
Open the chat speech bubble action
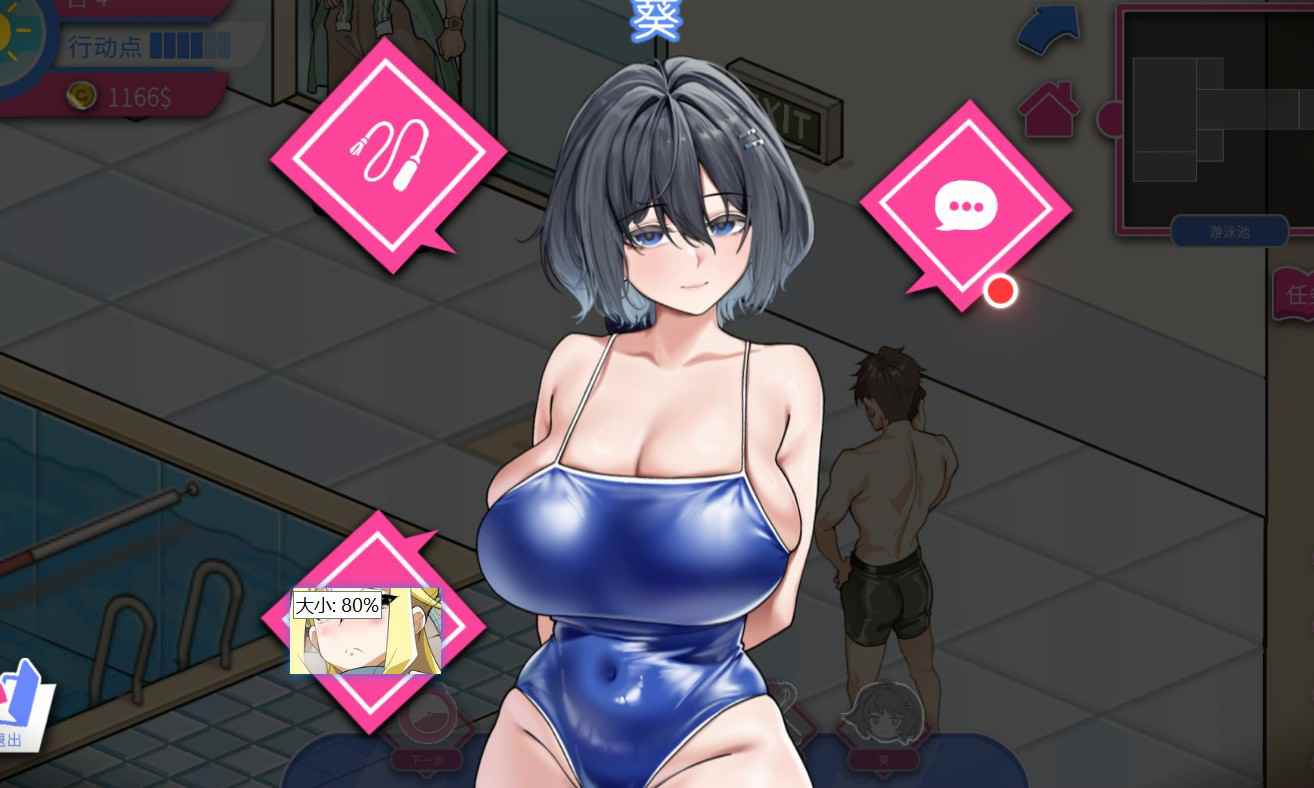pyautogui.click(x=966, y=207)
